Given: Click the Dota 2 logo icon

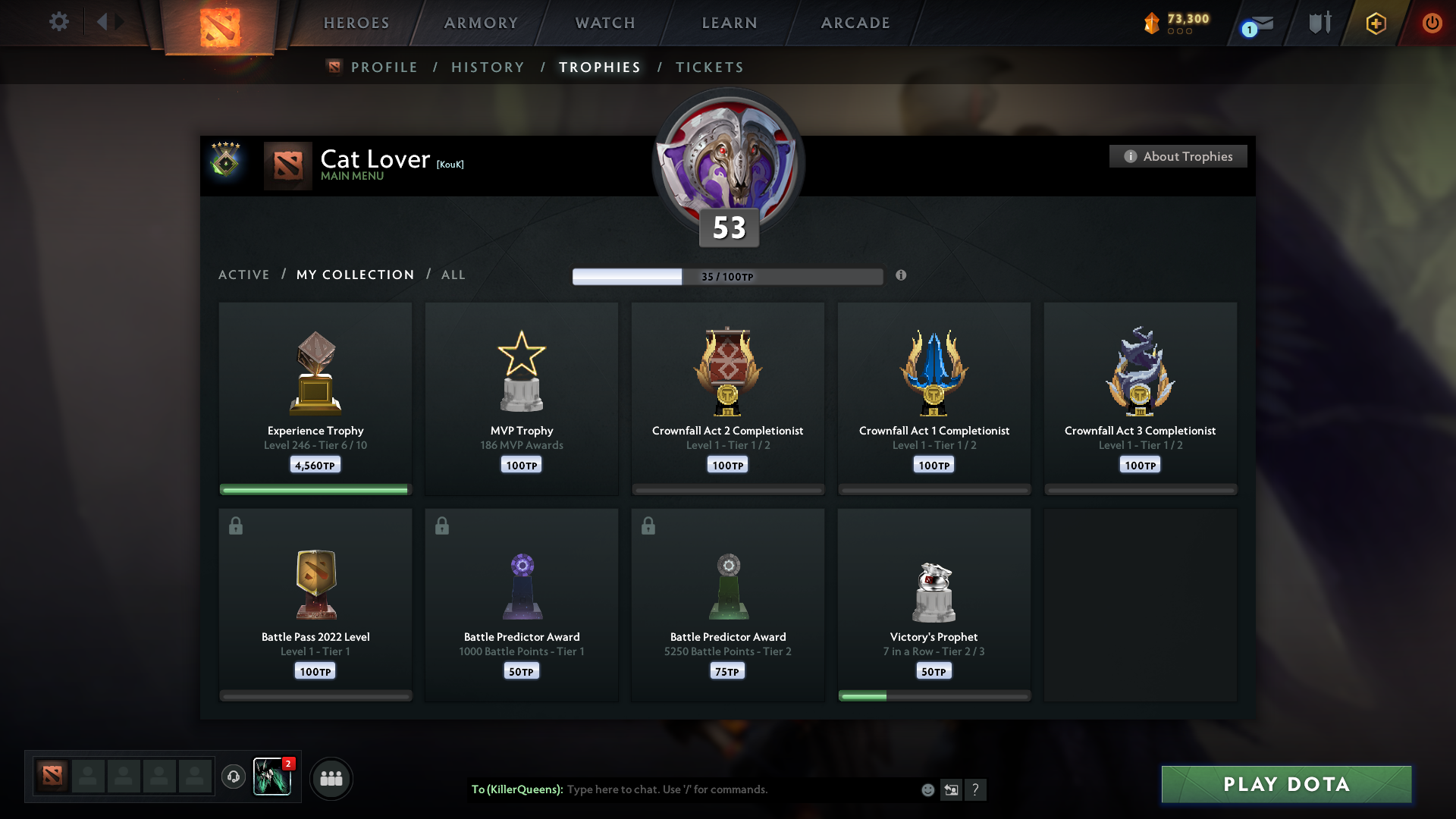Looking at the screenshot, I should tap(218, 23).
